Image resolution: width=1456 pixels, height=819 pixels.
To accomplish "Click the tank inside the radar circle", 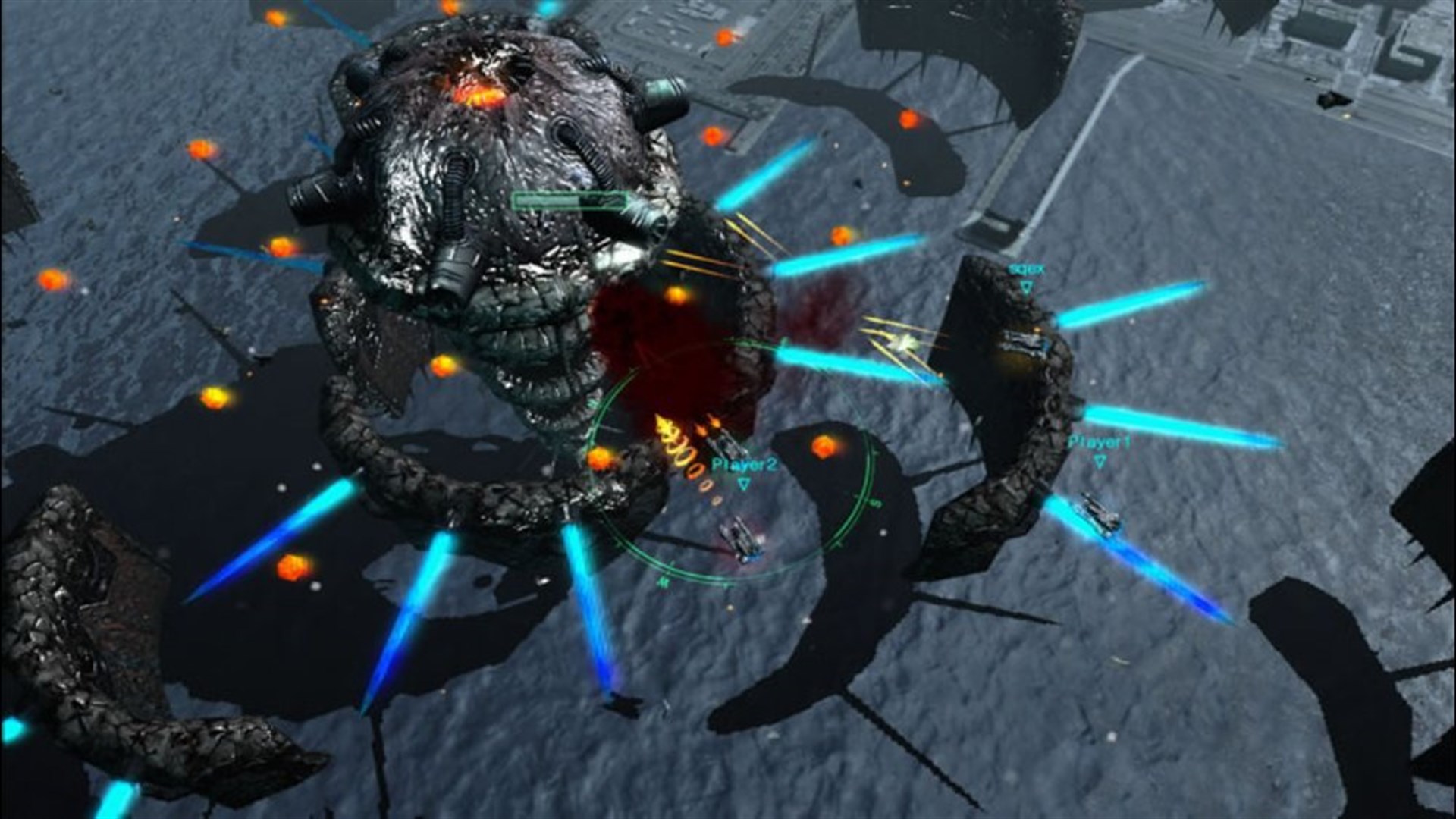I will (742, 540).
